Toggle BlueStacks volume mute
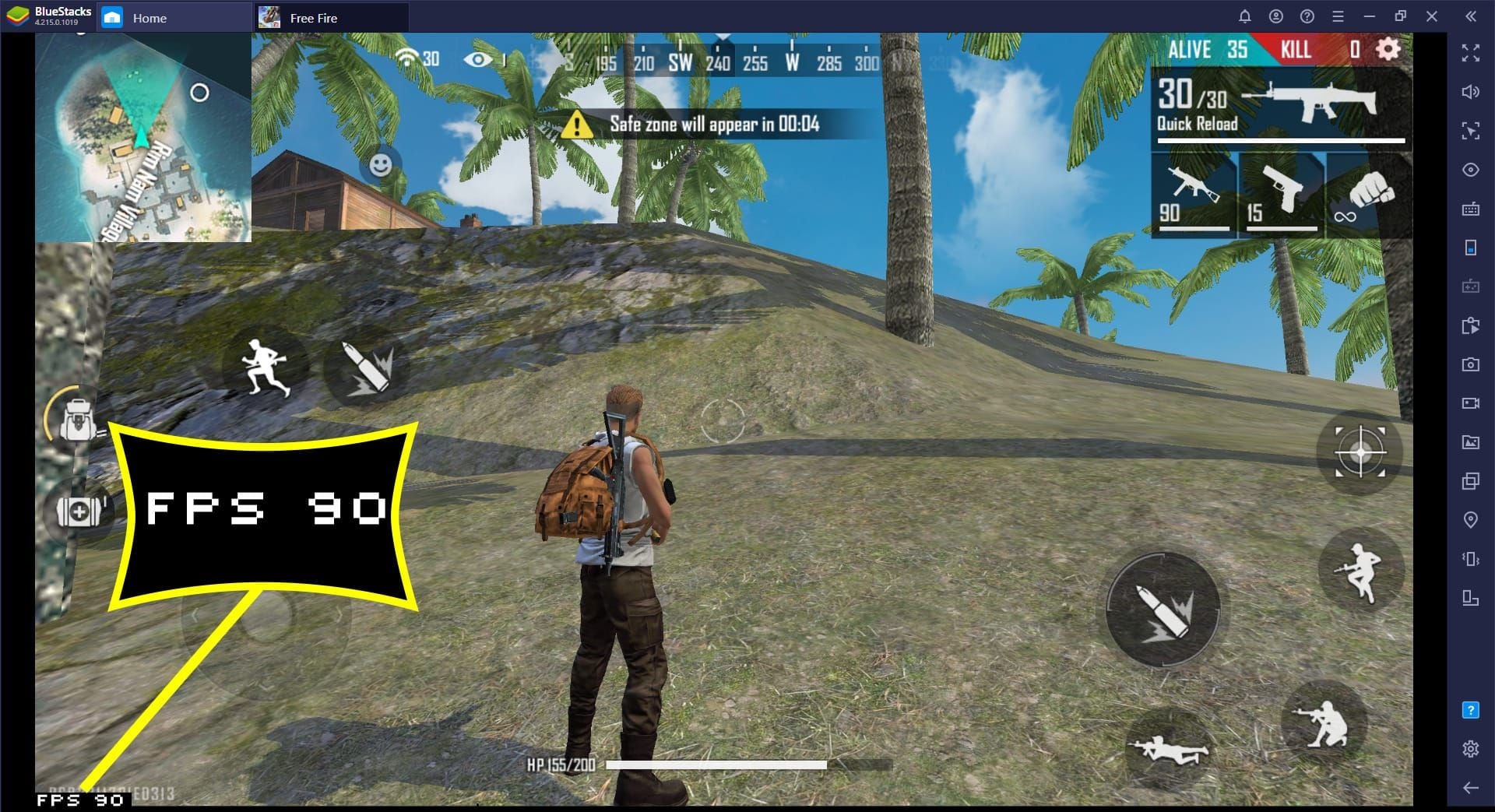The width and height of the screenshot is (1495, 812). [1470, 92]
